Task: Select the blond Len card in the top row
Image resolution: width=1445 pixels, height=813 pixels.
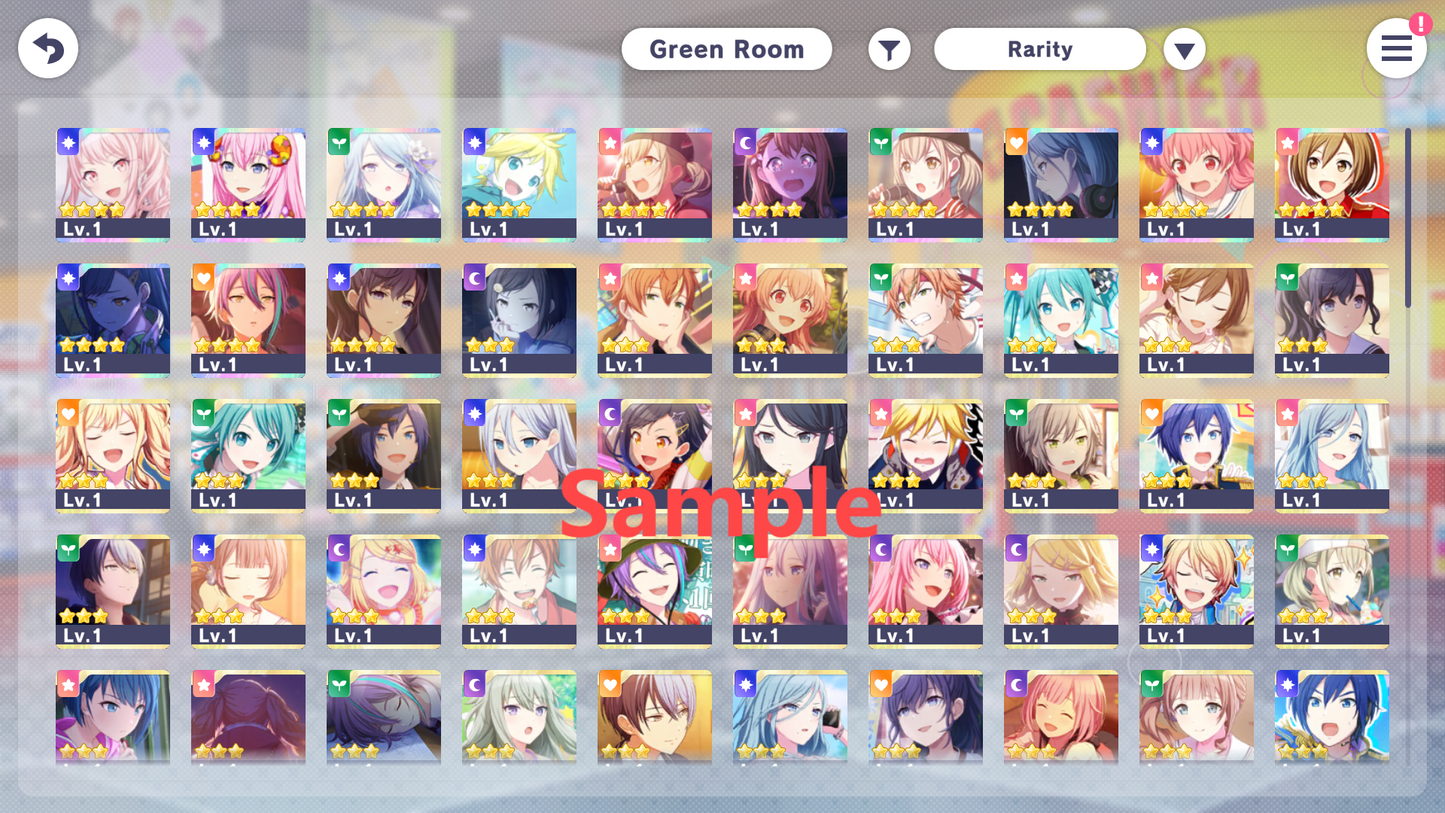Action: [x=519, y=184]
